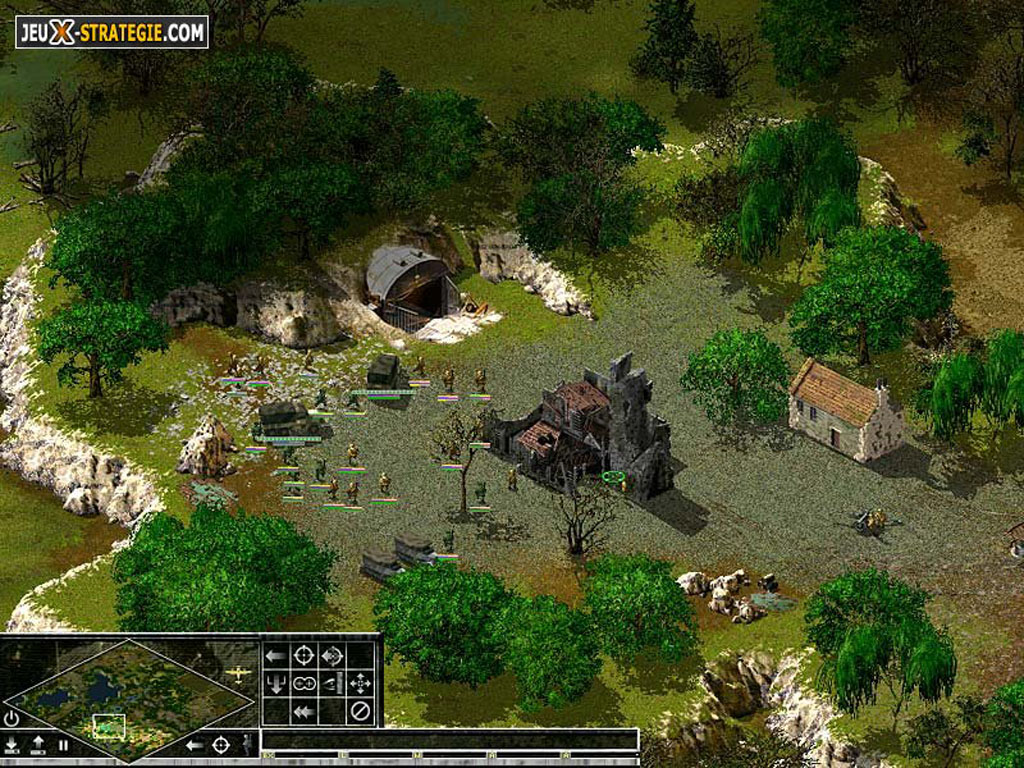Activate the stop order circle-slash icon
Viewport: 1024px width, 768px height.
[x=360, y=711]
